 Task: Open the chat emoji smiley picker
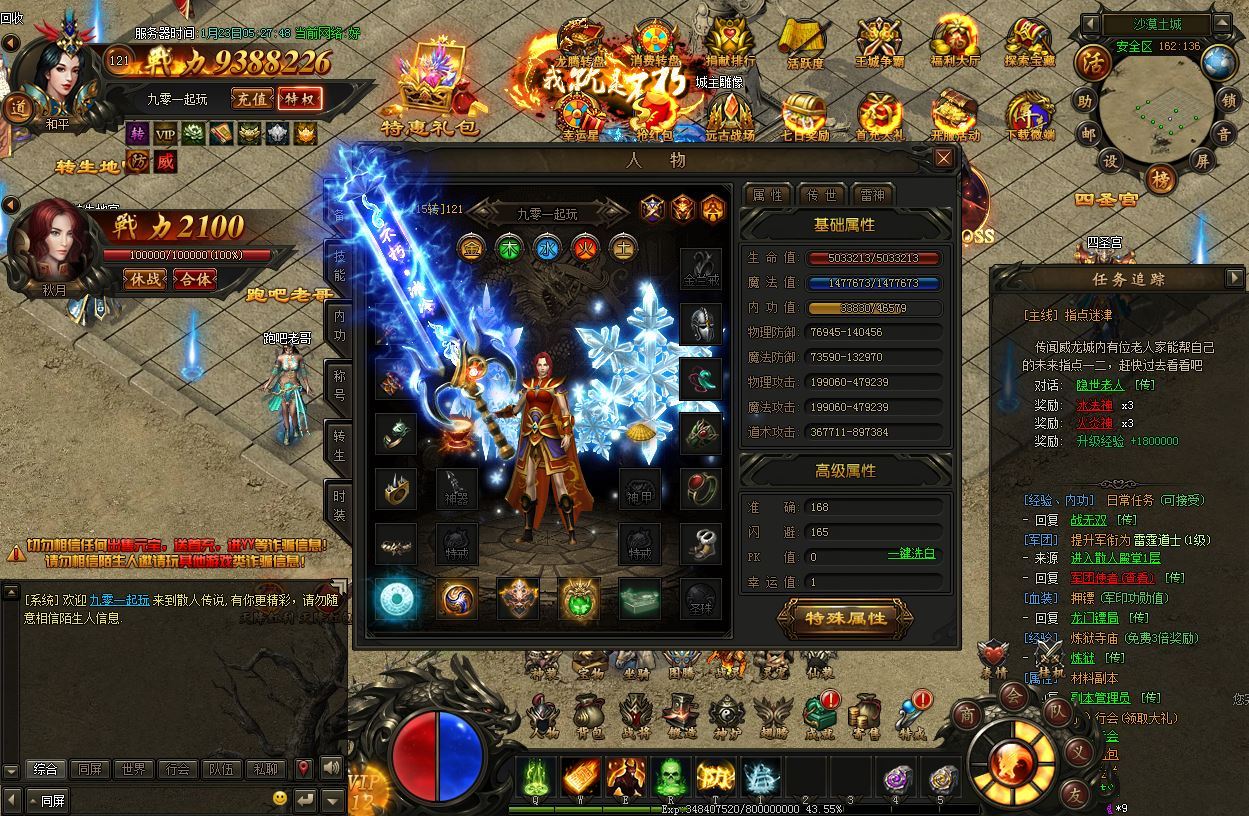click(280, 799)
